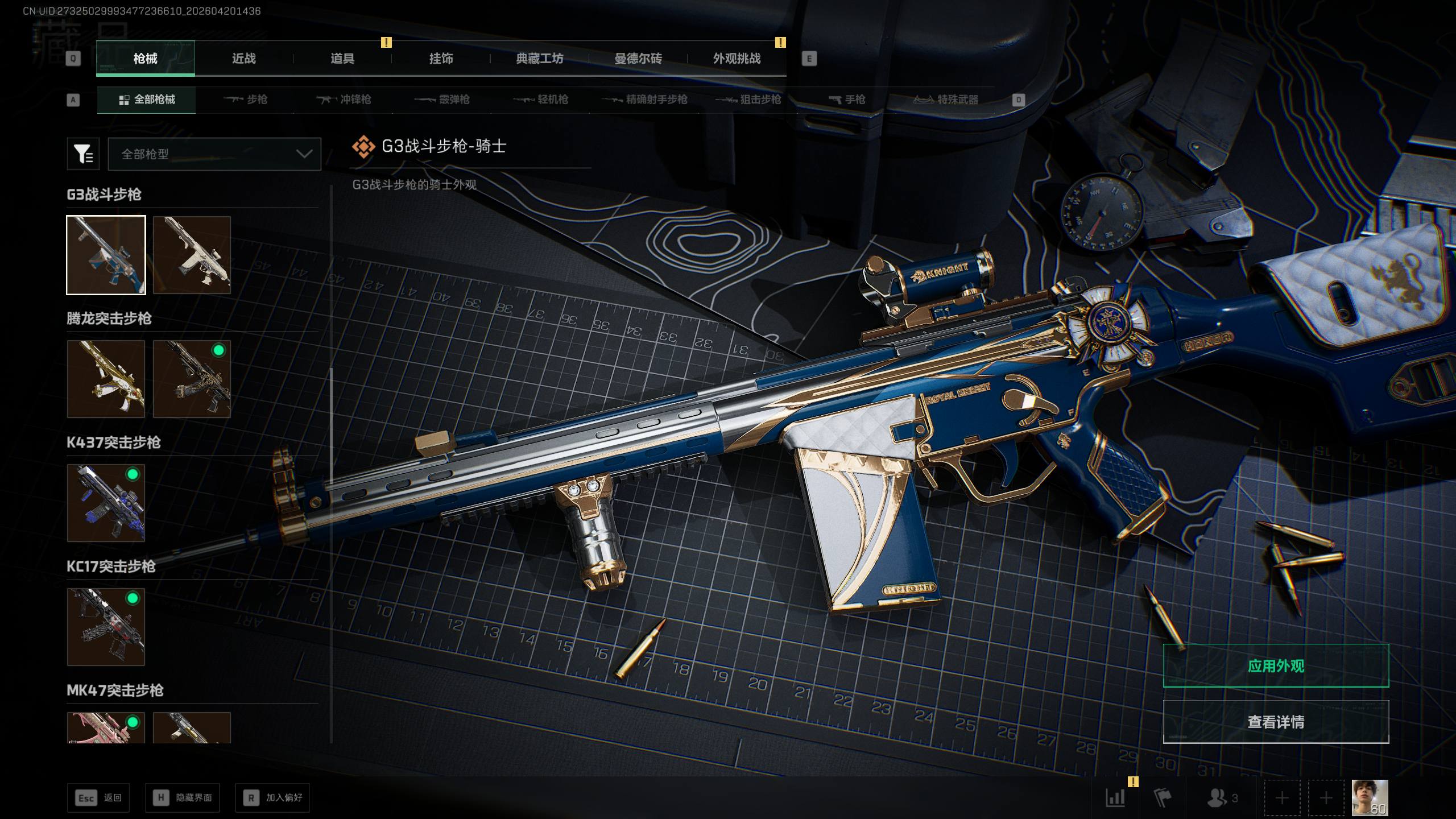
Task: Choose the gold 腾龙突击步枪 skin thumbnail
Action: point(106,379)
